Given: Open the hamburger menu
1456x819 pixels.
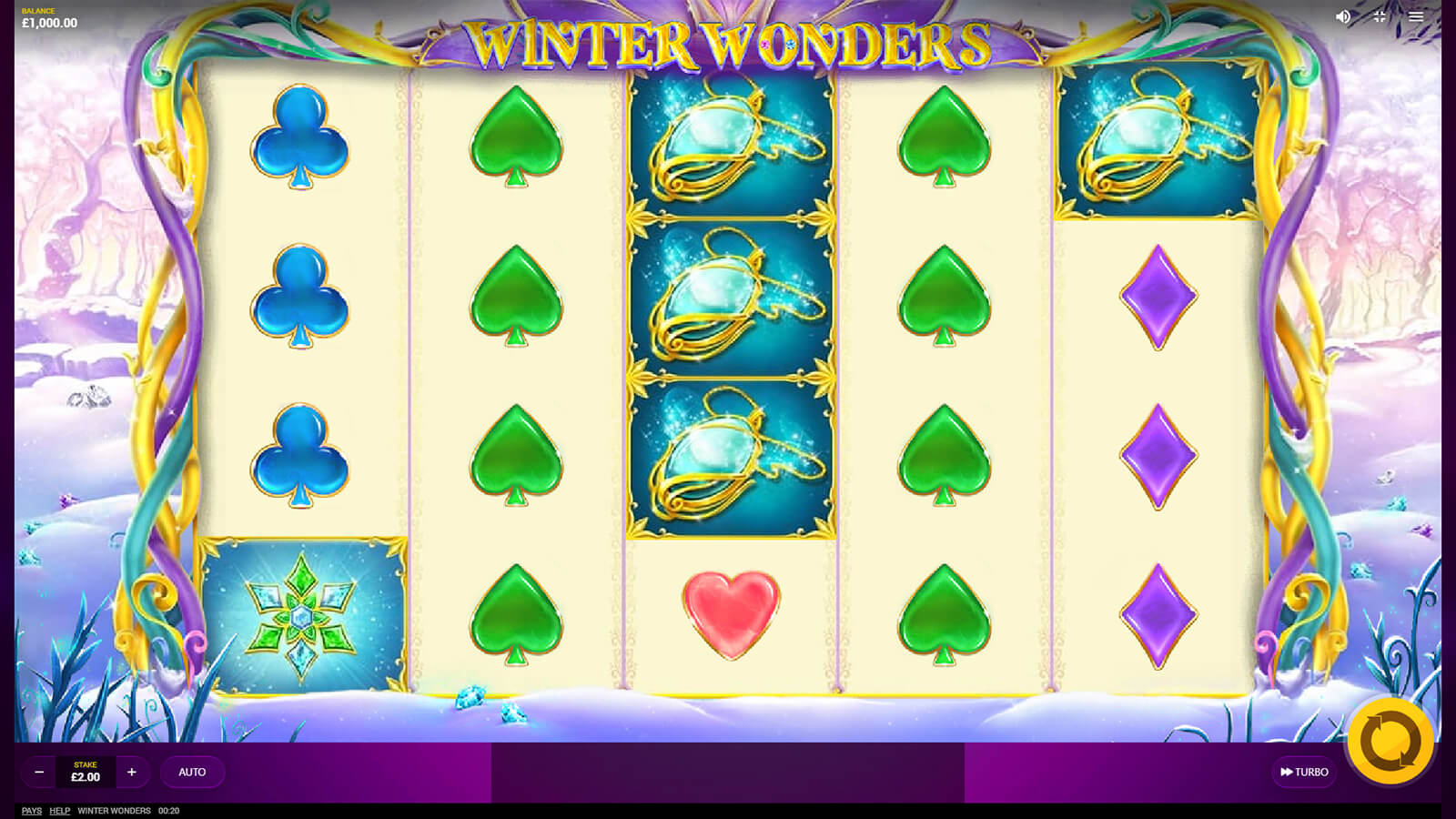Looking at the screenshot, I should pyautogui.click(x=1416, y=16).
